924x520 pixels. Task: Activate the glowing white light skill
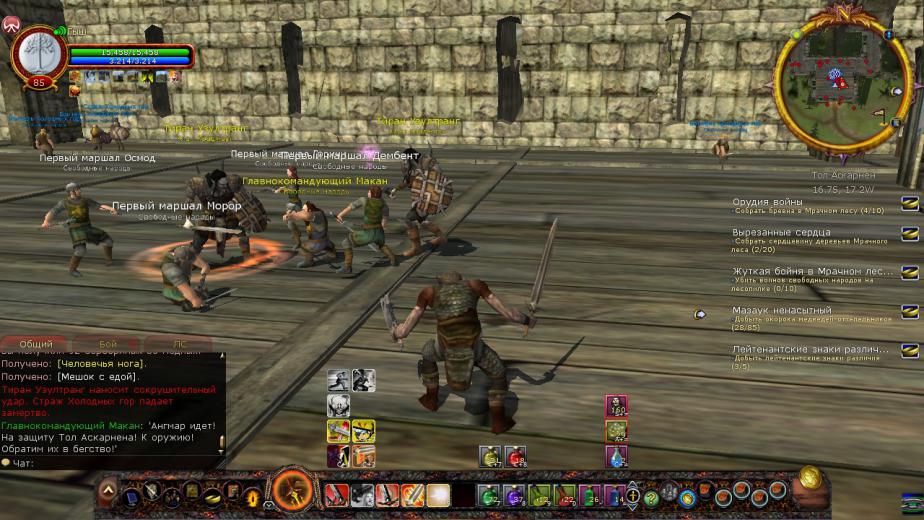point(438,495)
